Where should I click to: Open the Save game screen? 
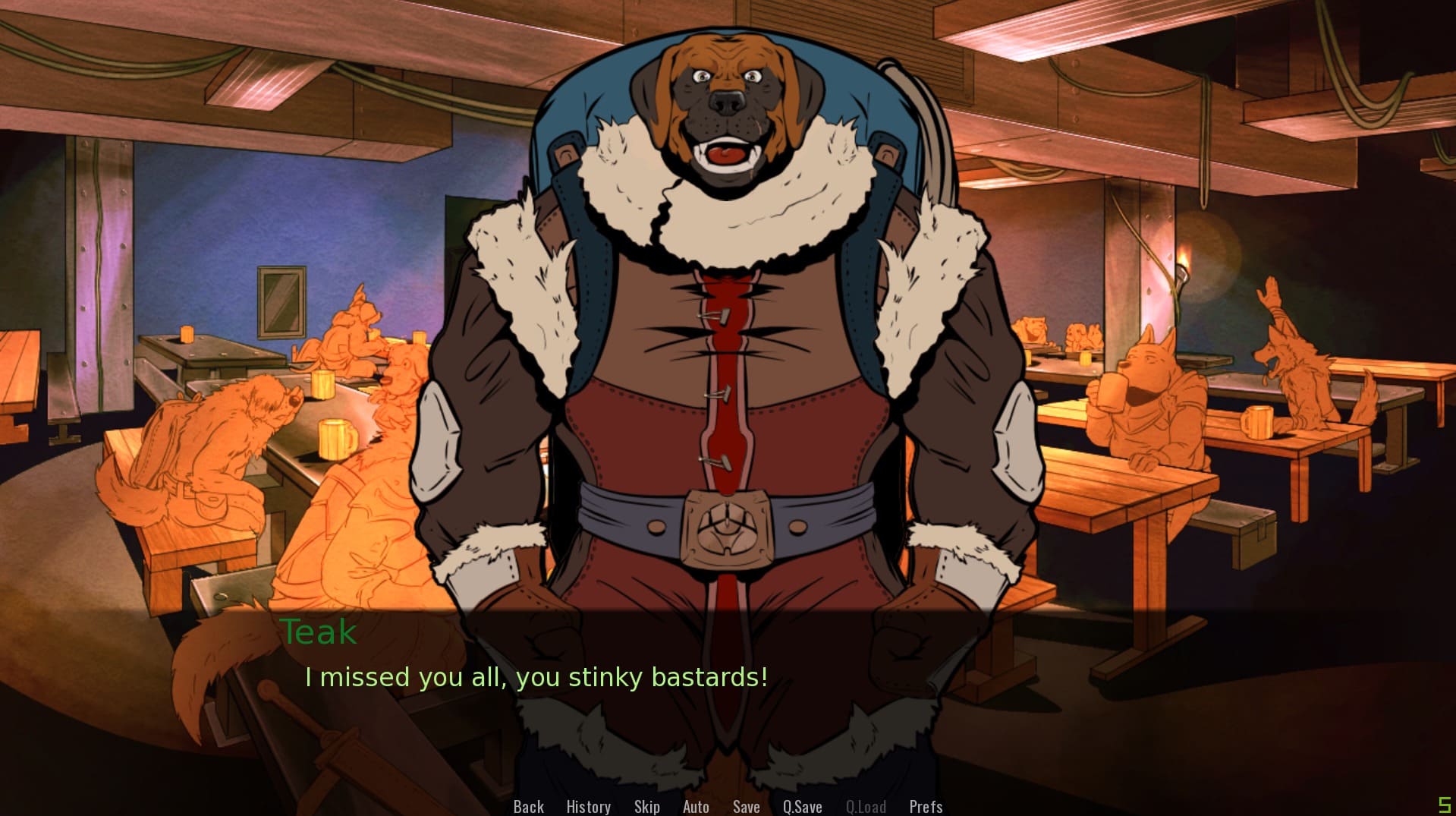pos(746,806)
